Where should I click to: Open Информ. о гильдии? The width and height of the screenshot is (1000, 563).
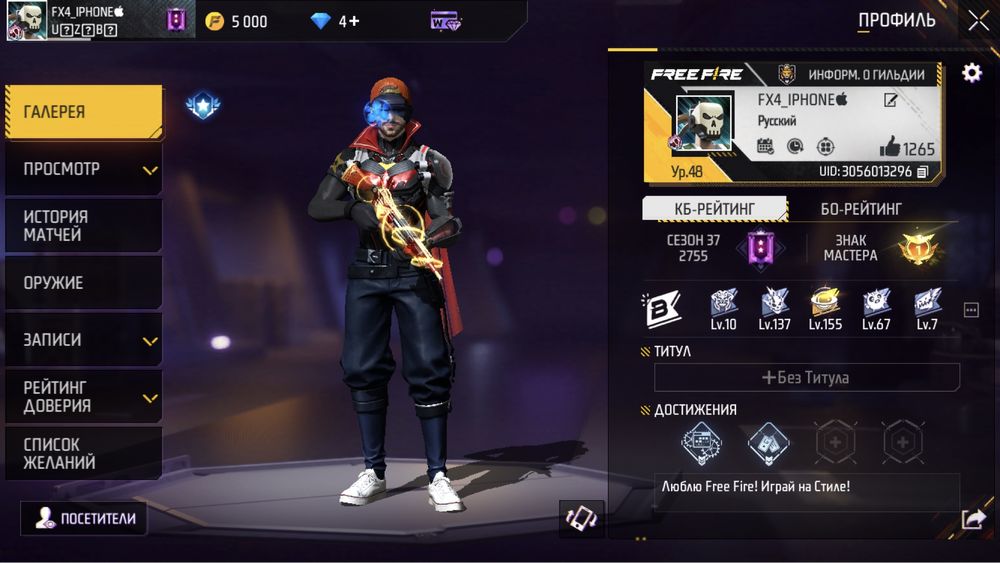[856, 74]
